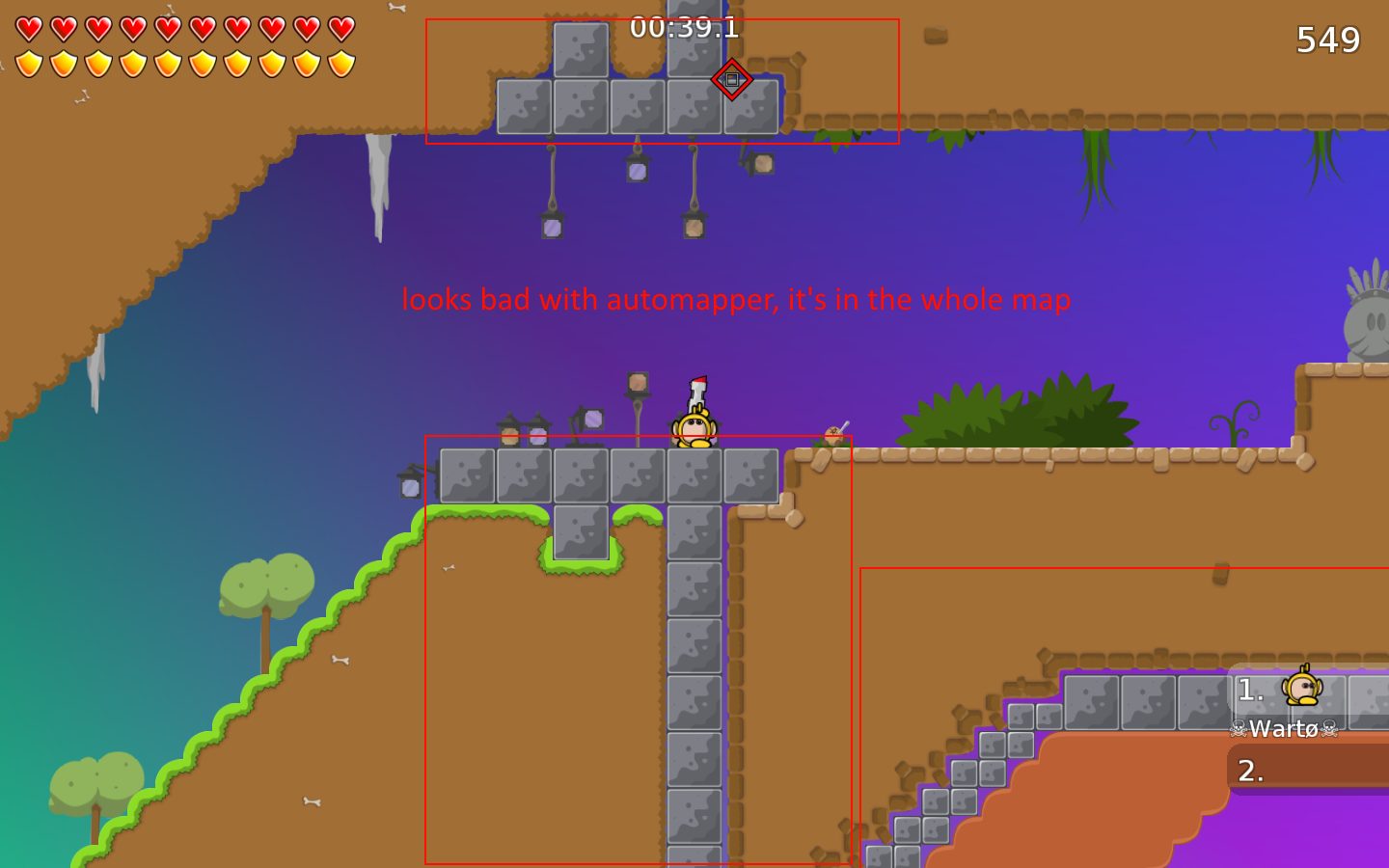Click the acorn pickup right of the platform

(x=831, y=436)
